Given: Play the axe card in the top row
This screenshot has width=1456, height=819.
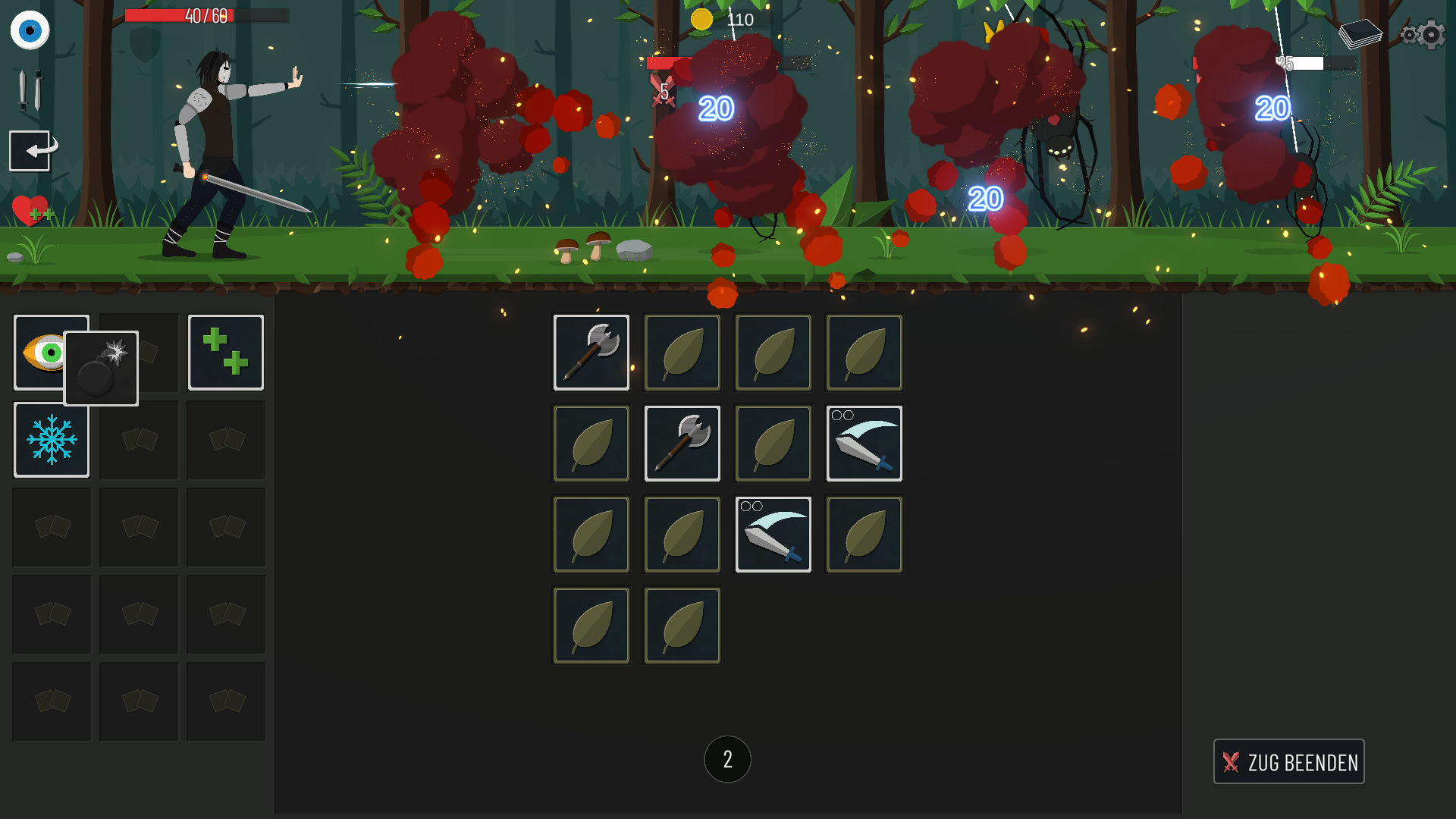Looking at the screenshot, I should (591, 352).
